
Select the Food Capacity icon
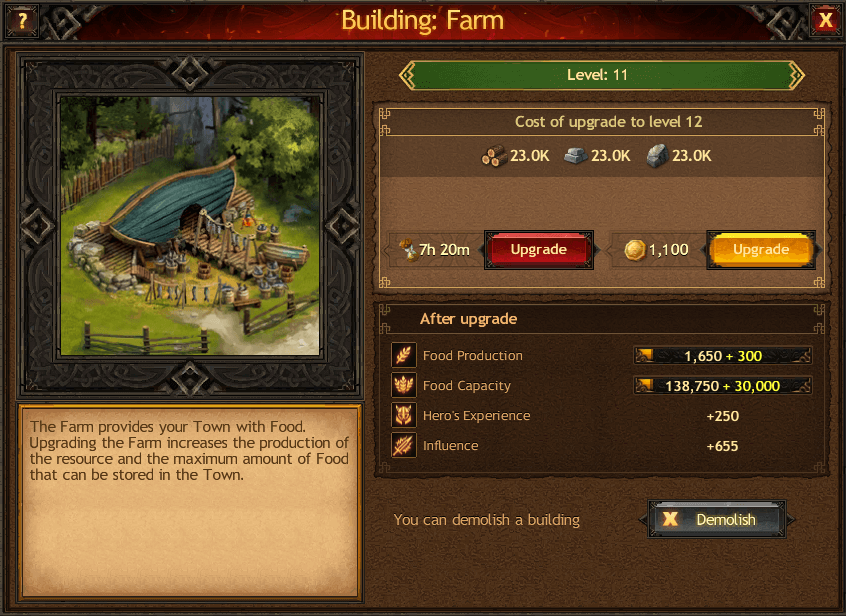[x=404, y=386]
